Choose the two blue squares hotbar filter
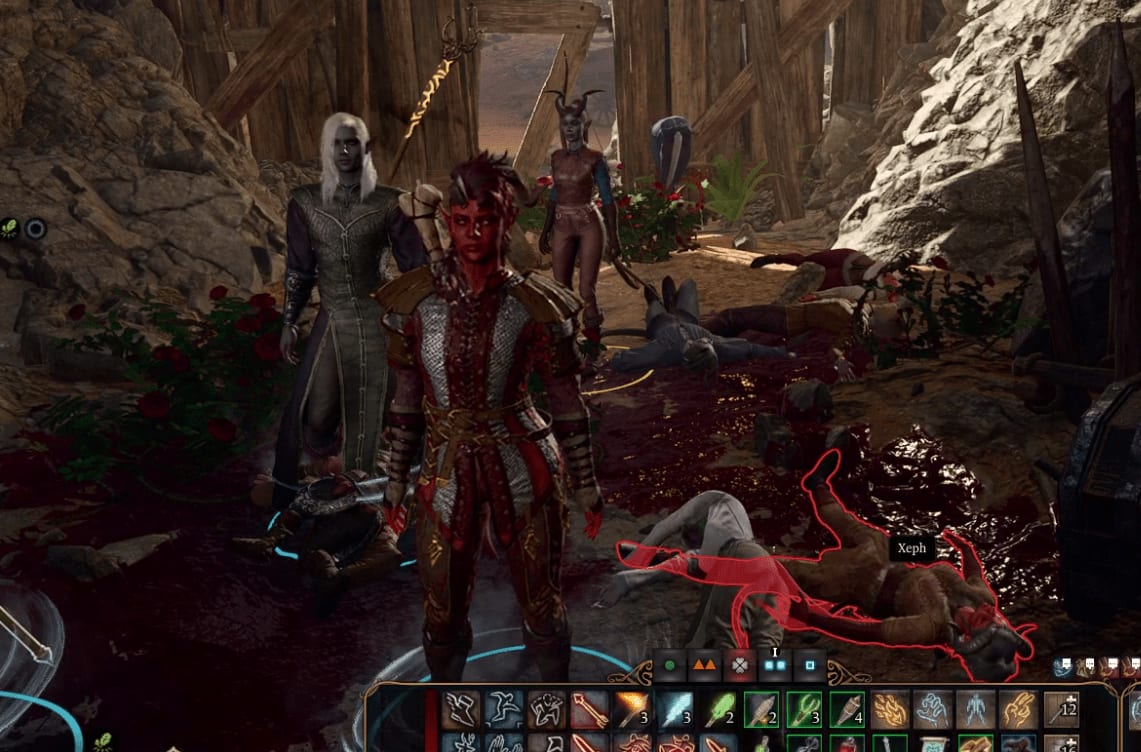This screenshot has width=1141, height=752. point(775,664)
